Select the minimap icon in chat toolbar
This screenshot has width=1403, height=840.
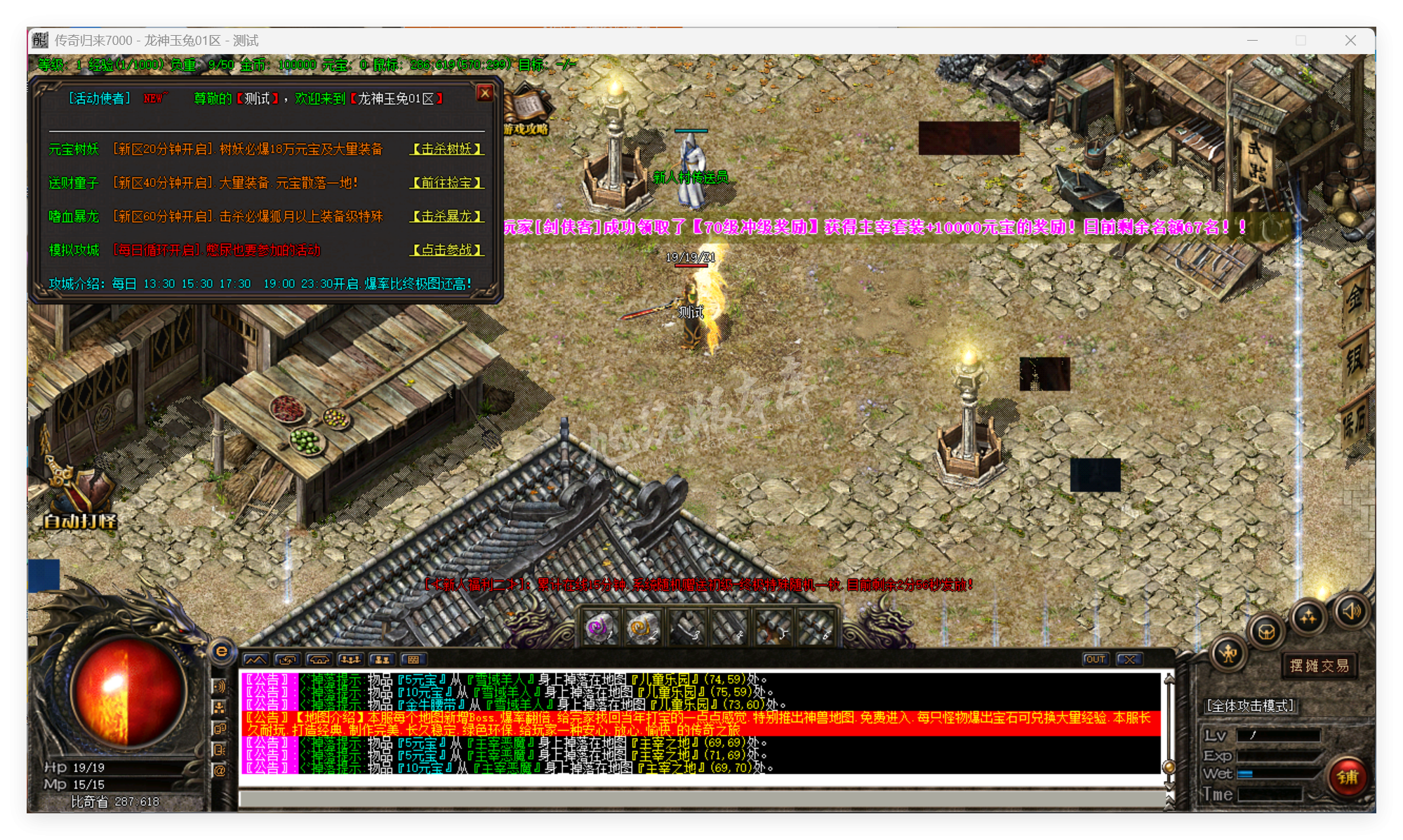pos(255,659)
